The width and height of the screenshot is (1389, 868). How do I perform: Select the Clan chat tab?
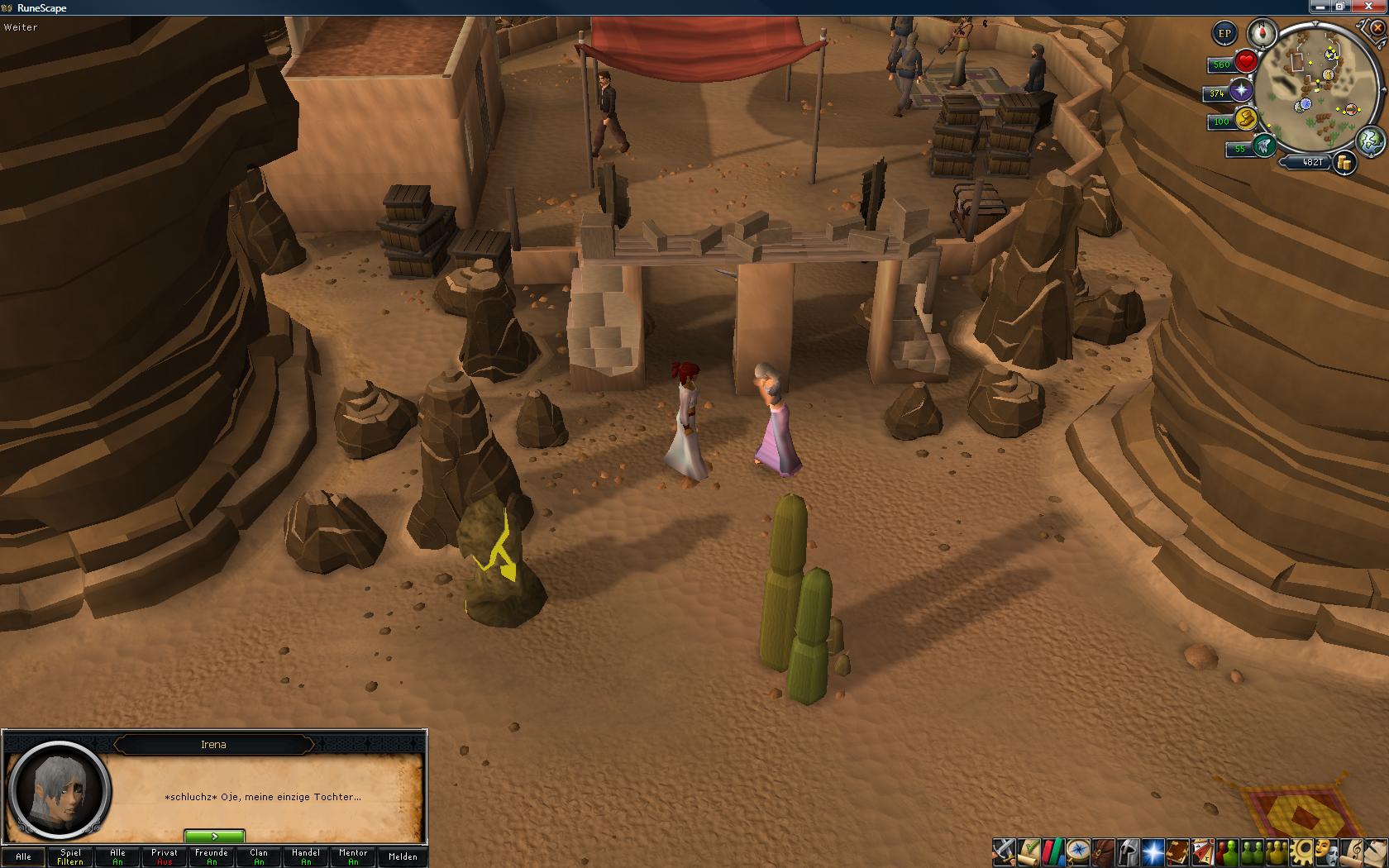(259, 856)
